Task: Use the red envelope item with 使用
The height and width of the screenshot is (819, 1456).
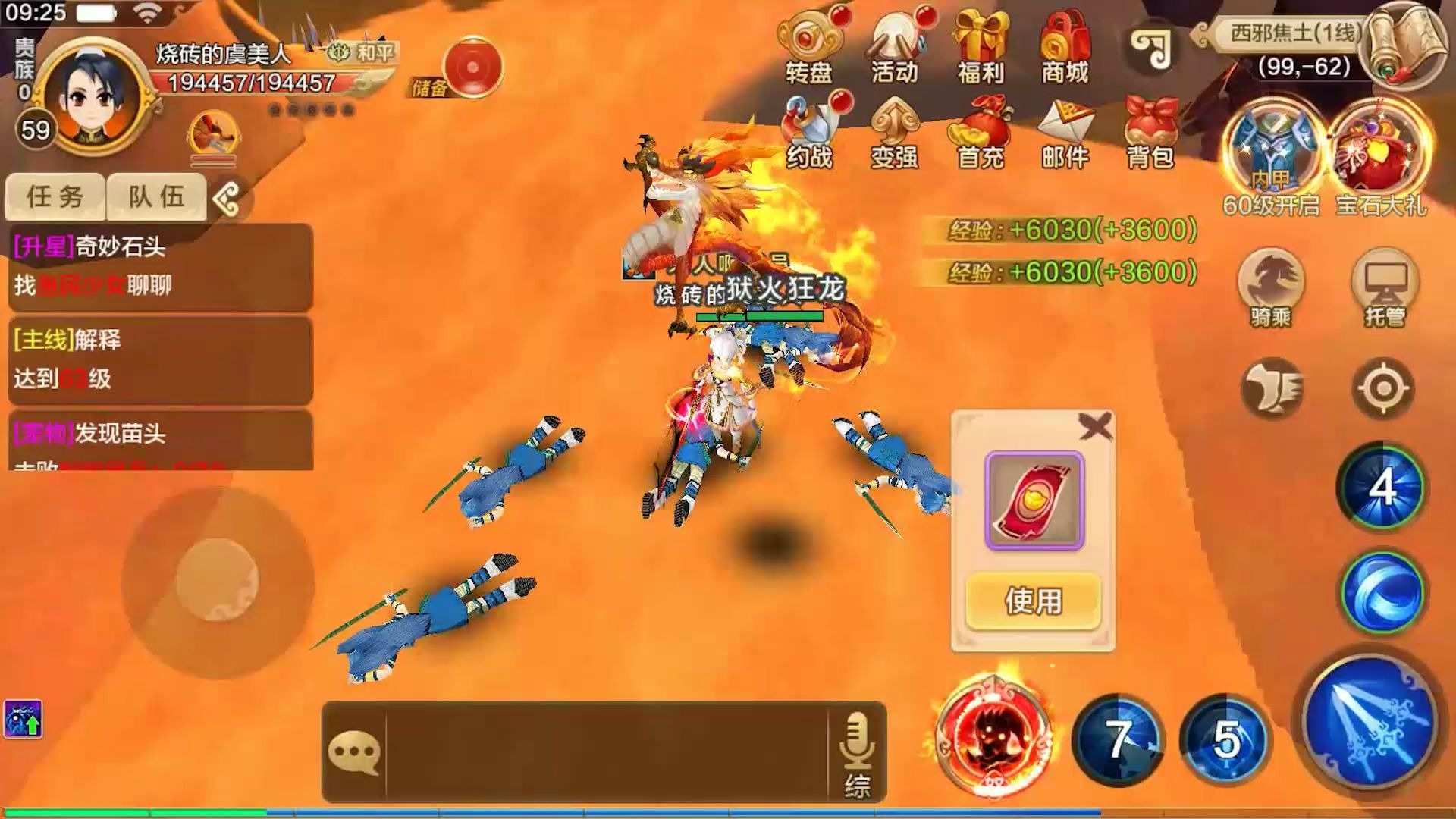Action: (x=1033, y=601)
